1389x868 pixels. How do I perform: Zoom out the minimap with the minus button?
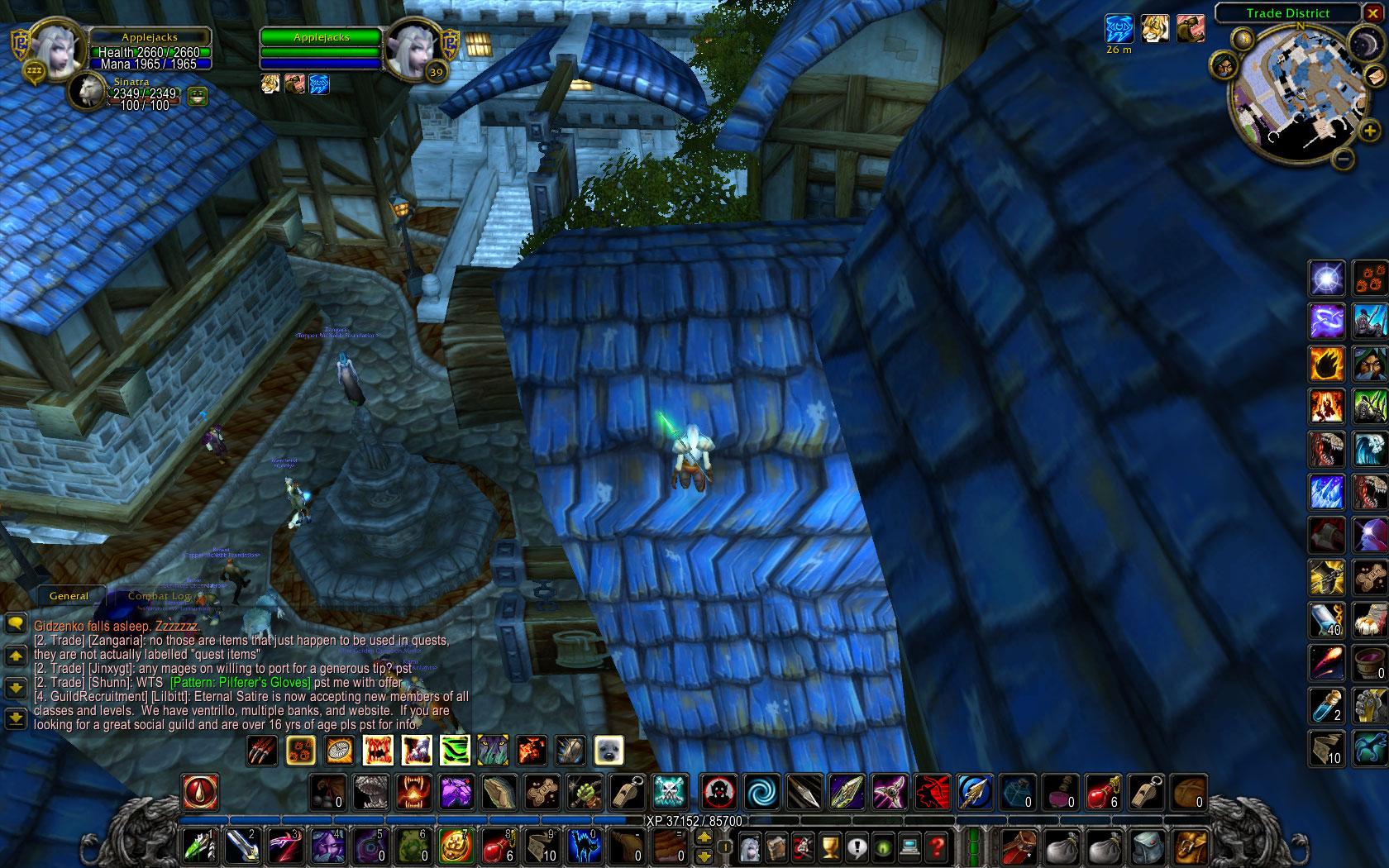[x=1344, y=158]
